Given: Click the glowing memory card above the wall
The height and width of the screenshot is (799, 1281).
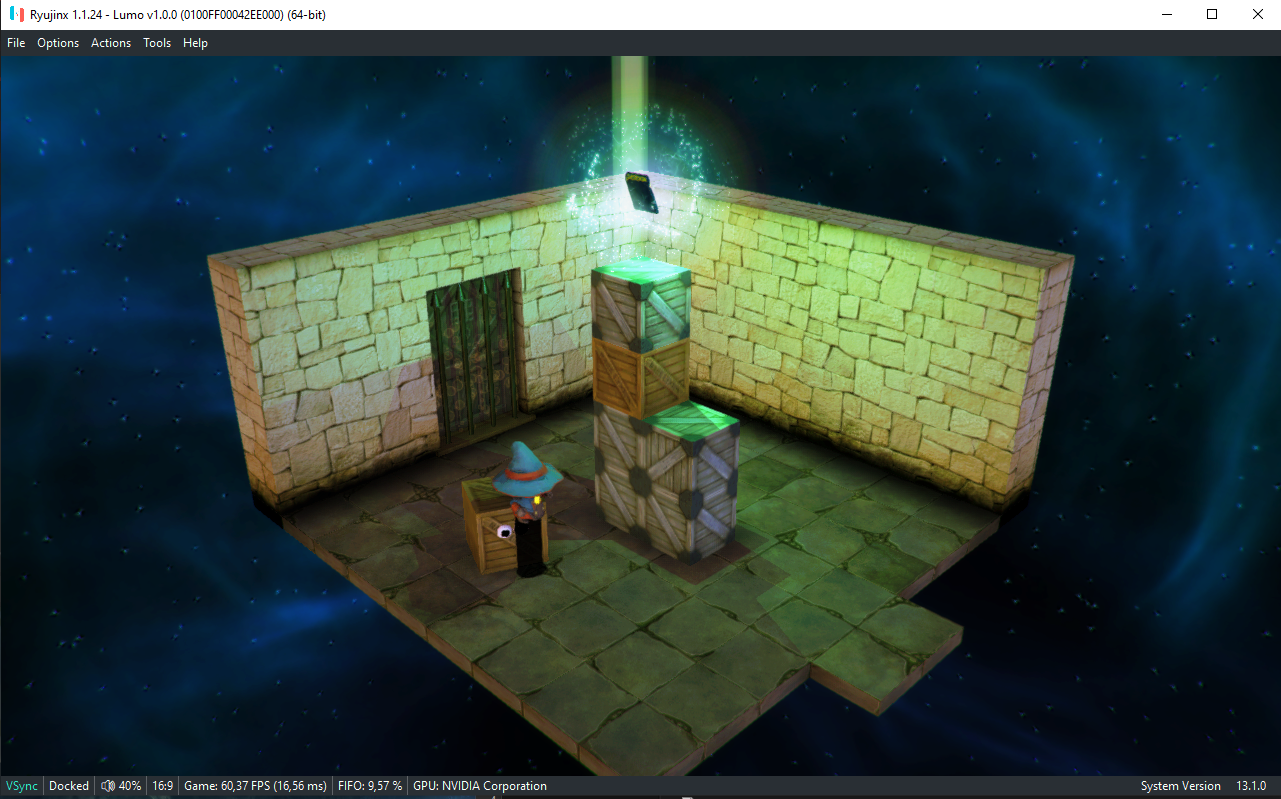Looking at the screenshot, I should pyautogui.click(x=640, y=190).
